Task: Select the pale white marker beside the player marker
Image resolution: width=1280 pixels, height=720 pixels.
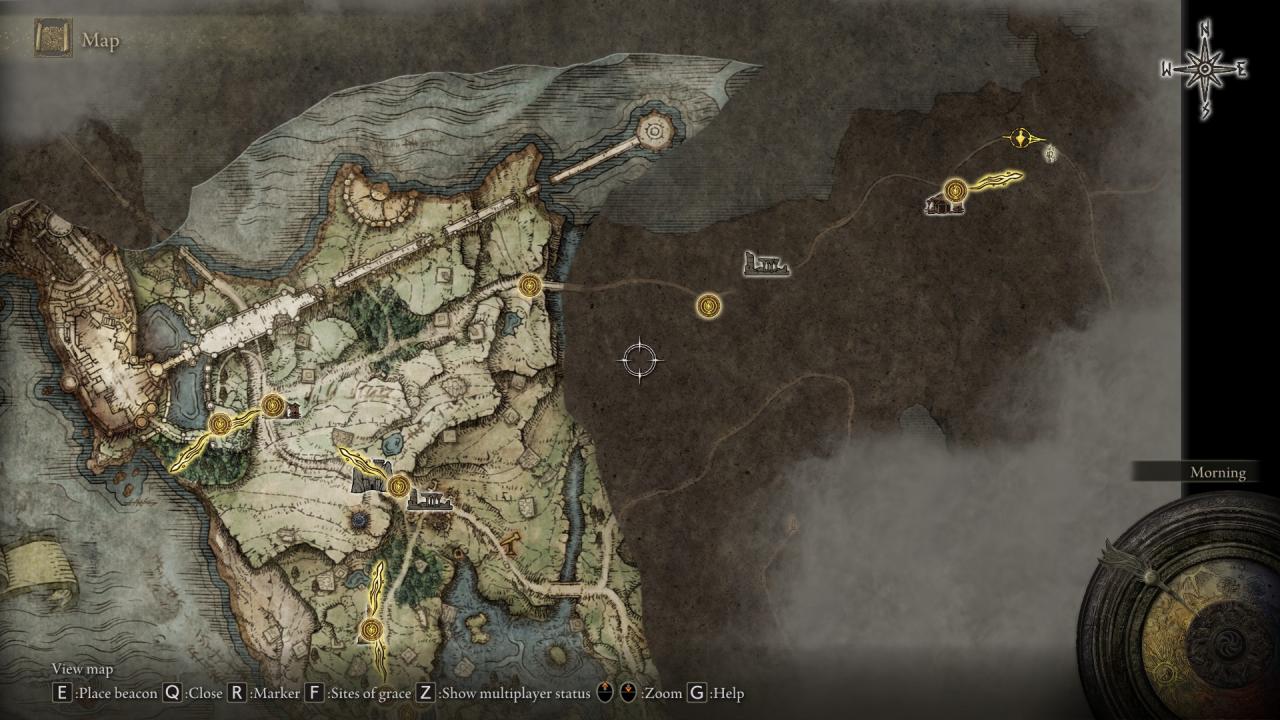Action: [1050, 153]
